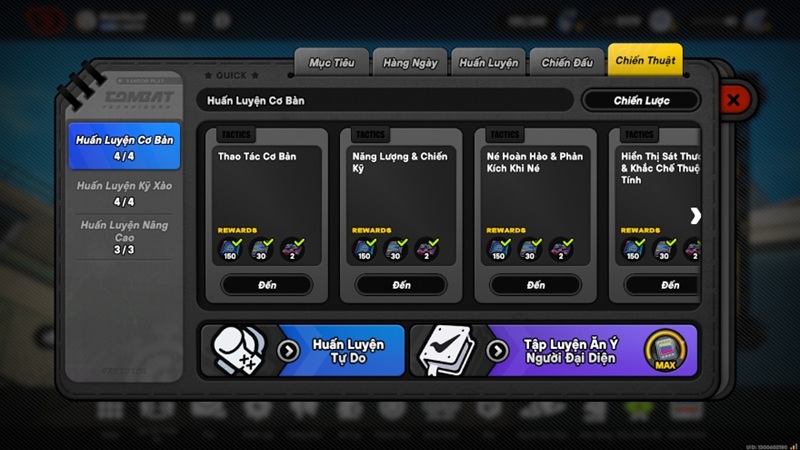Go to the Né Hoàn Hảo training
The width and height of the screenshot is (800, 450).
[x=536, y=285]
